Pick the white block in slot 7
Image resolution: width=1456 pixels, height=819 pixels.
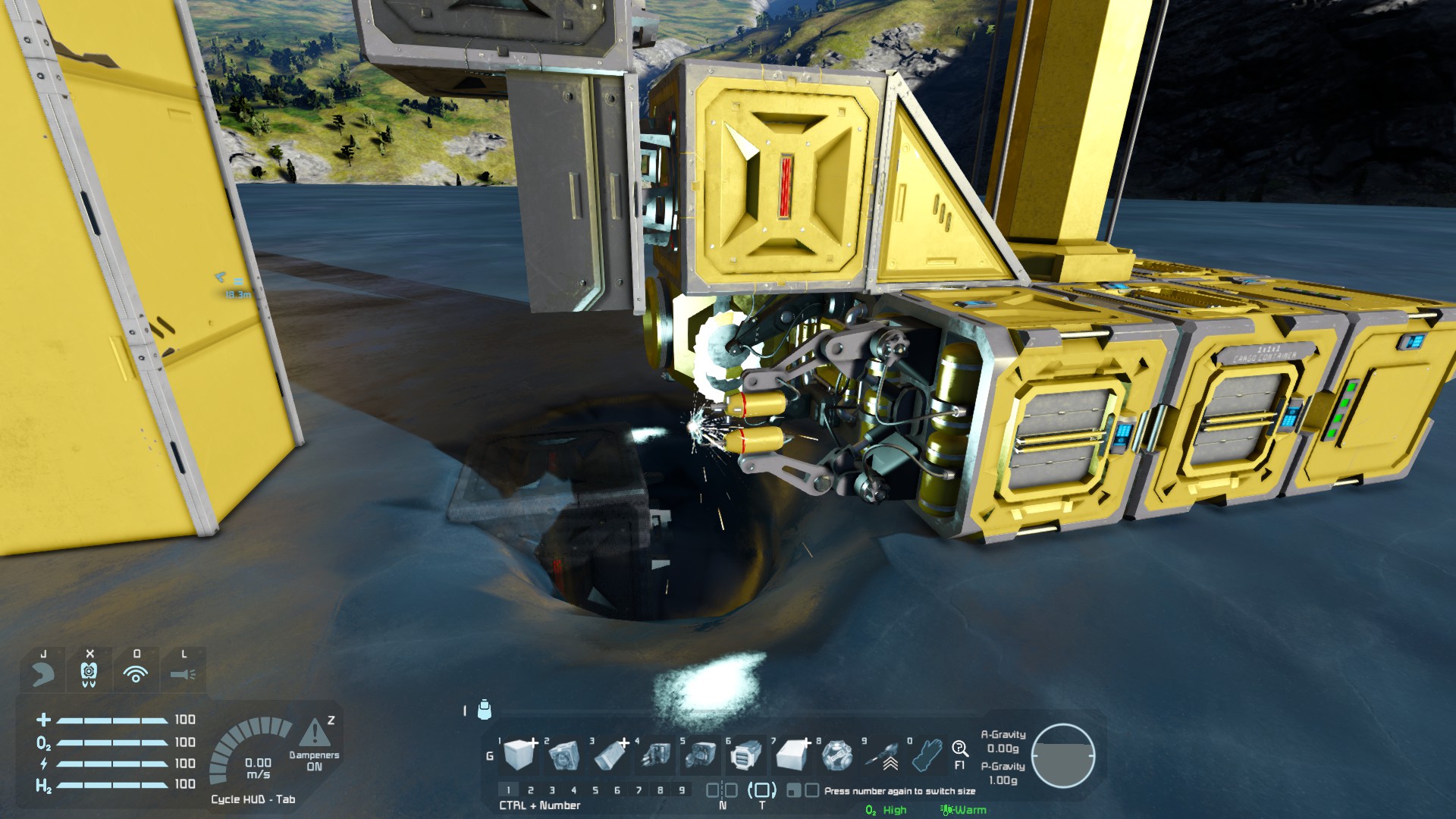[791, 755]
